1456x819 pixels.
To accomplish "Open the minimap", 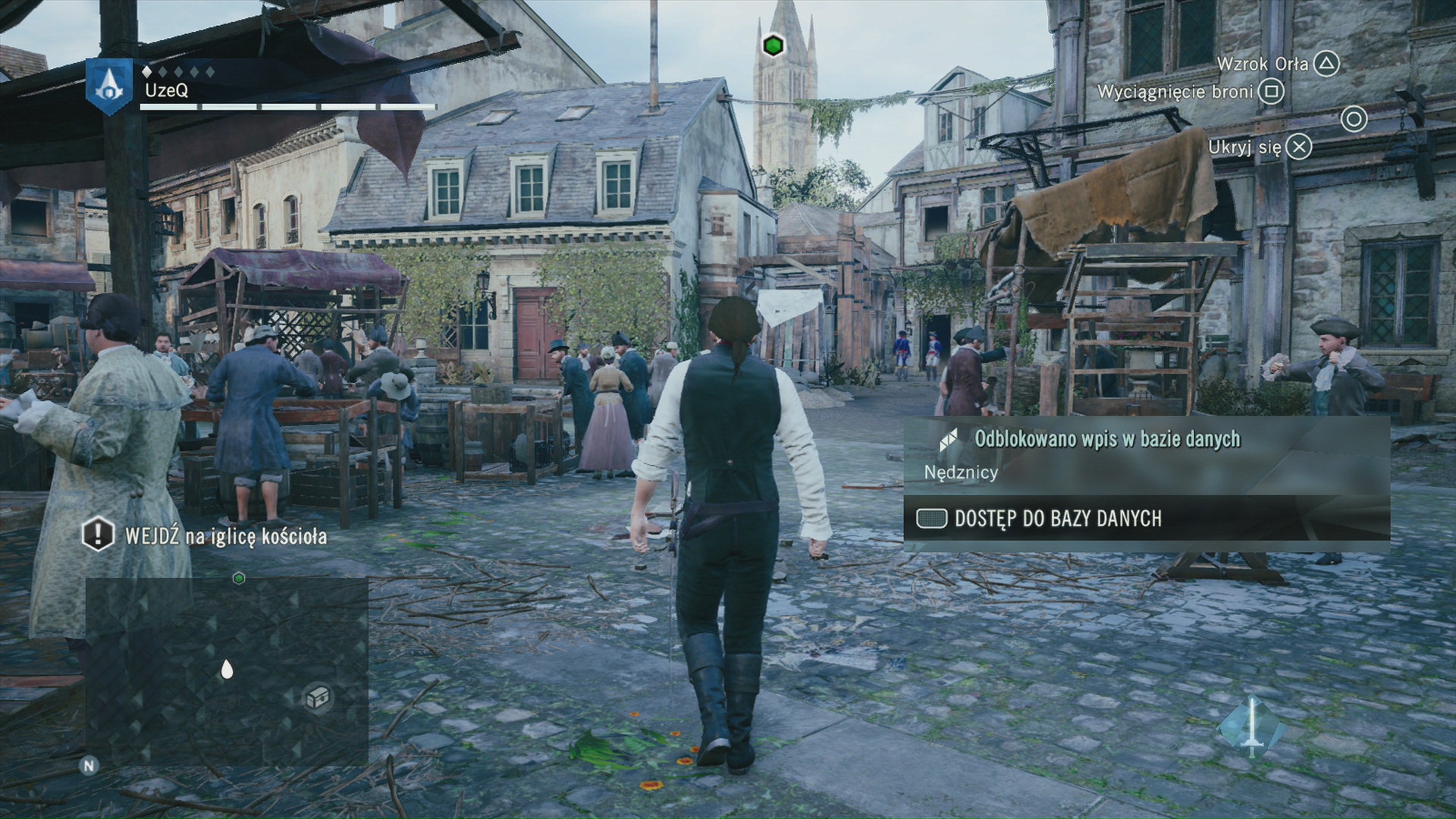I will 227,670.
